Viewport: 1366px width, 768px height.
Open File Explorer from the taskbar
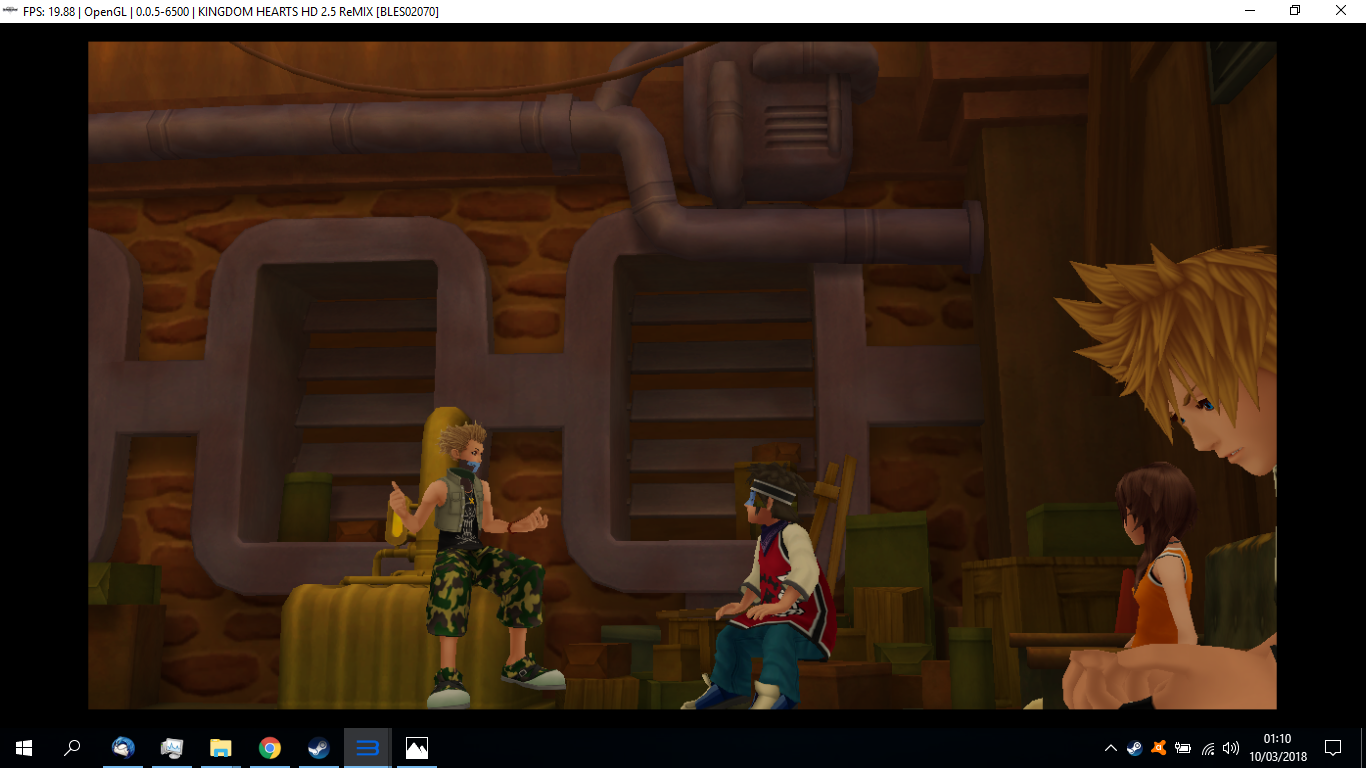click(220, 747)
